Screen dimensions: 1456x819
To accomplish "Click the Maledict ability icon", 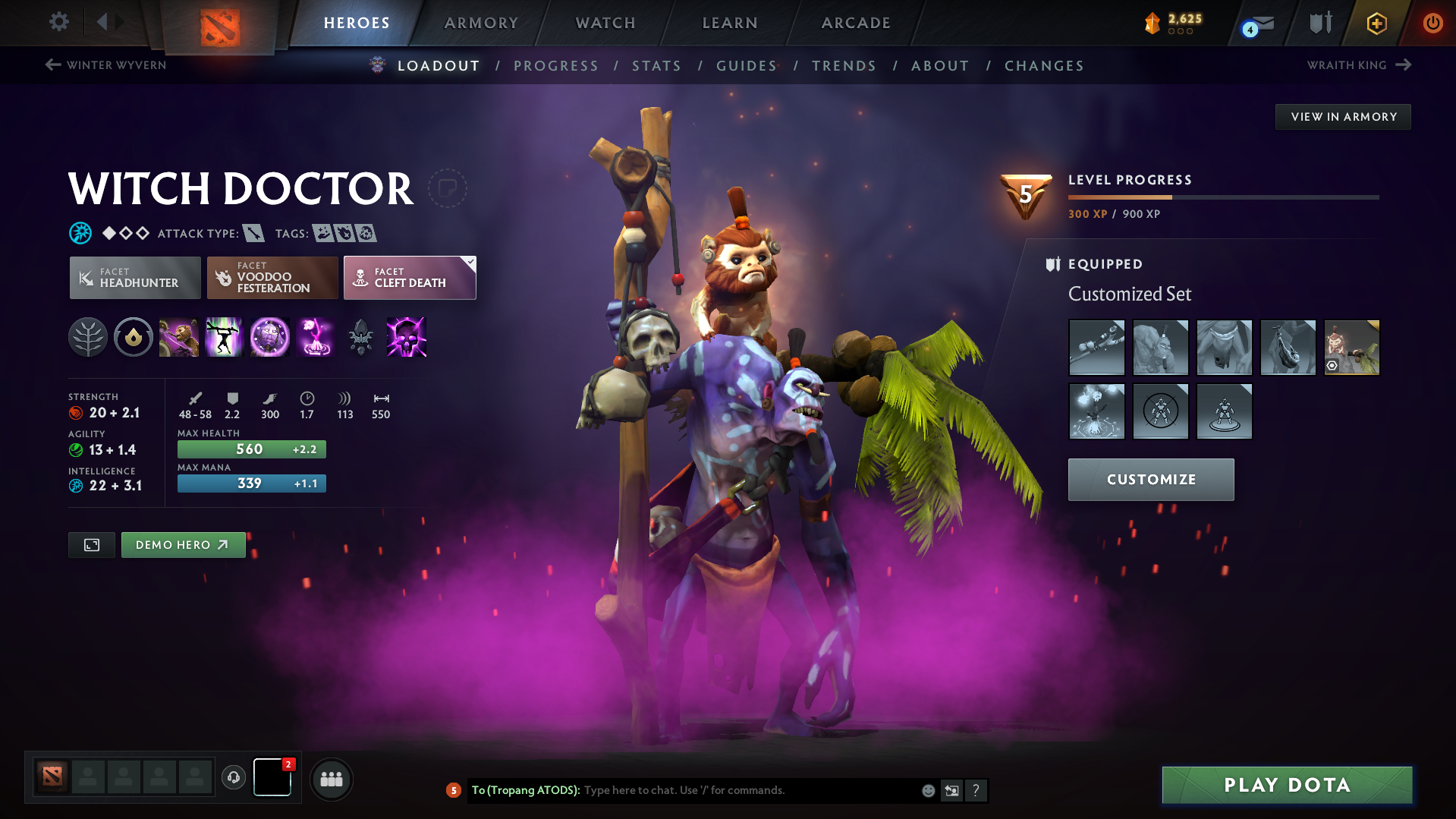I will click(x=270, y=338).
